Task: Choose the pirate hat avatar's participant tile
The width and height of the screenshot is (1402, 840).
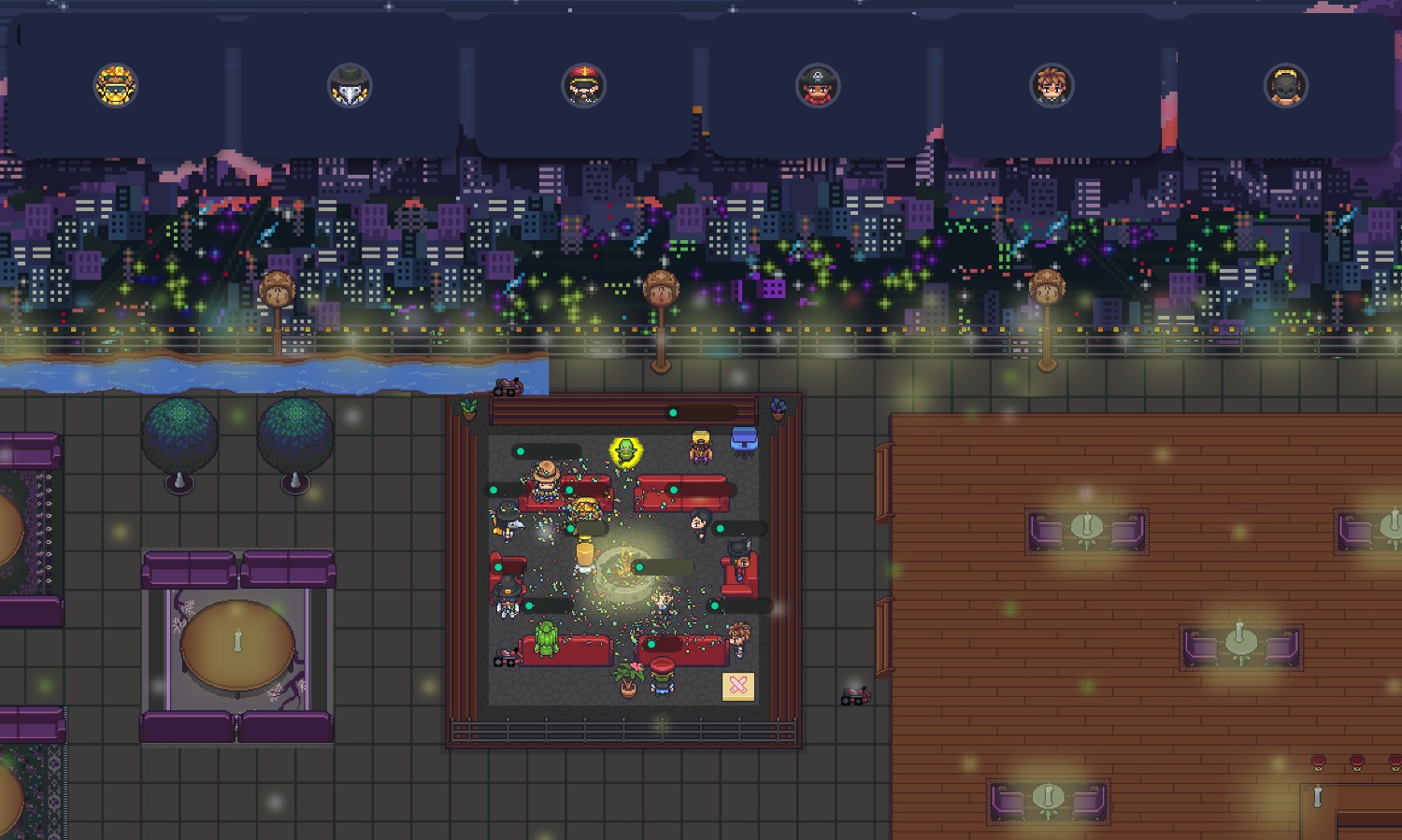Action: pos(817,86)
